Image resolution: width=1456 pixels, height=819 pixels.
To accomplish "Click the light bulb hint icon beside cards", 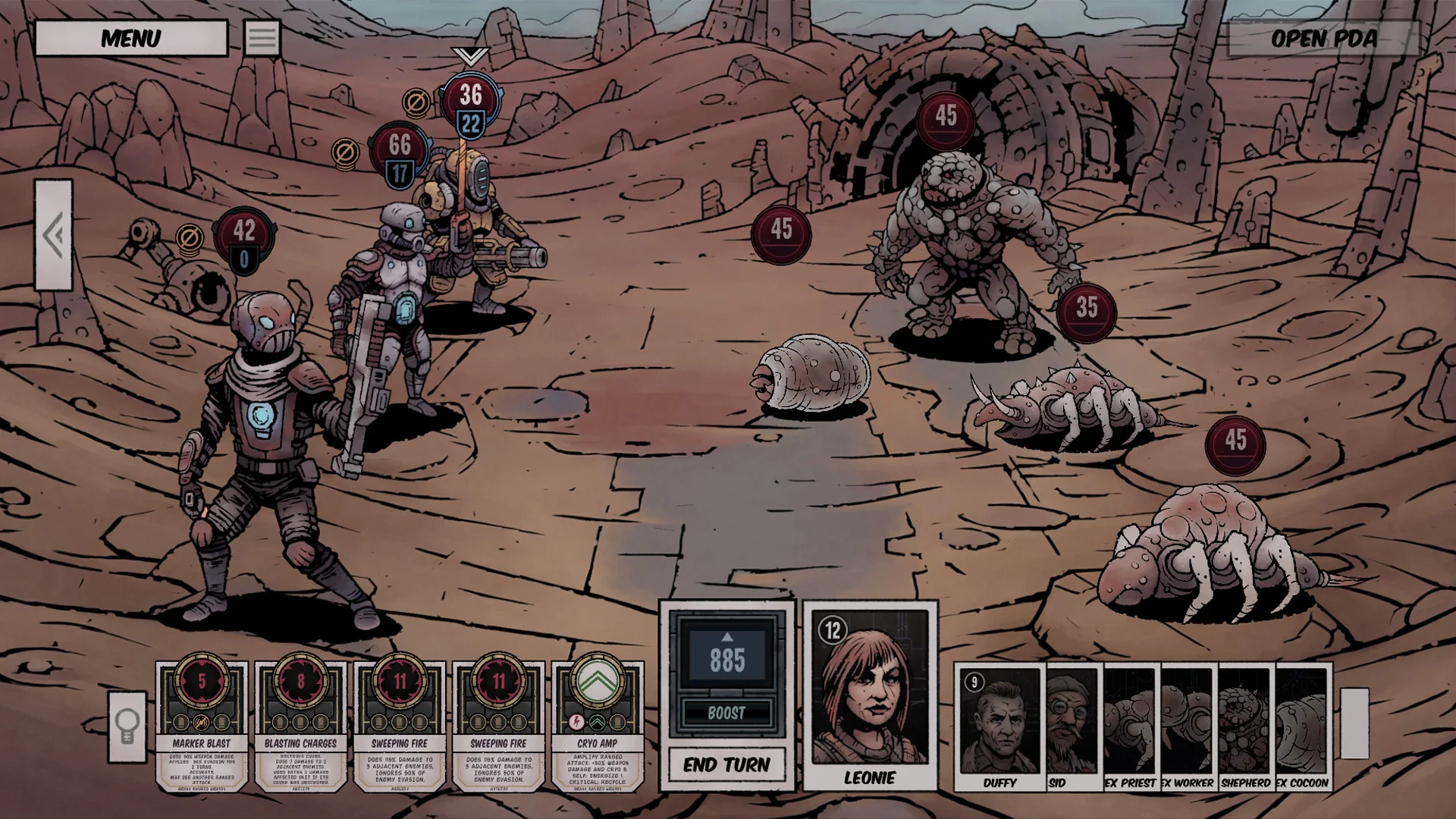I will click(x=127, y=726).
